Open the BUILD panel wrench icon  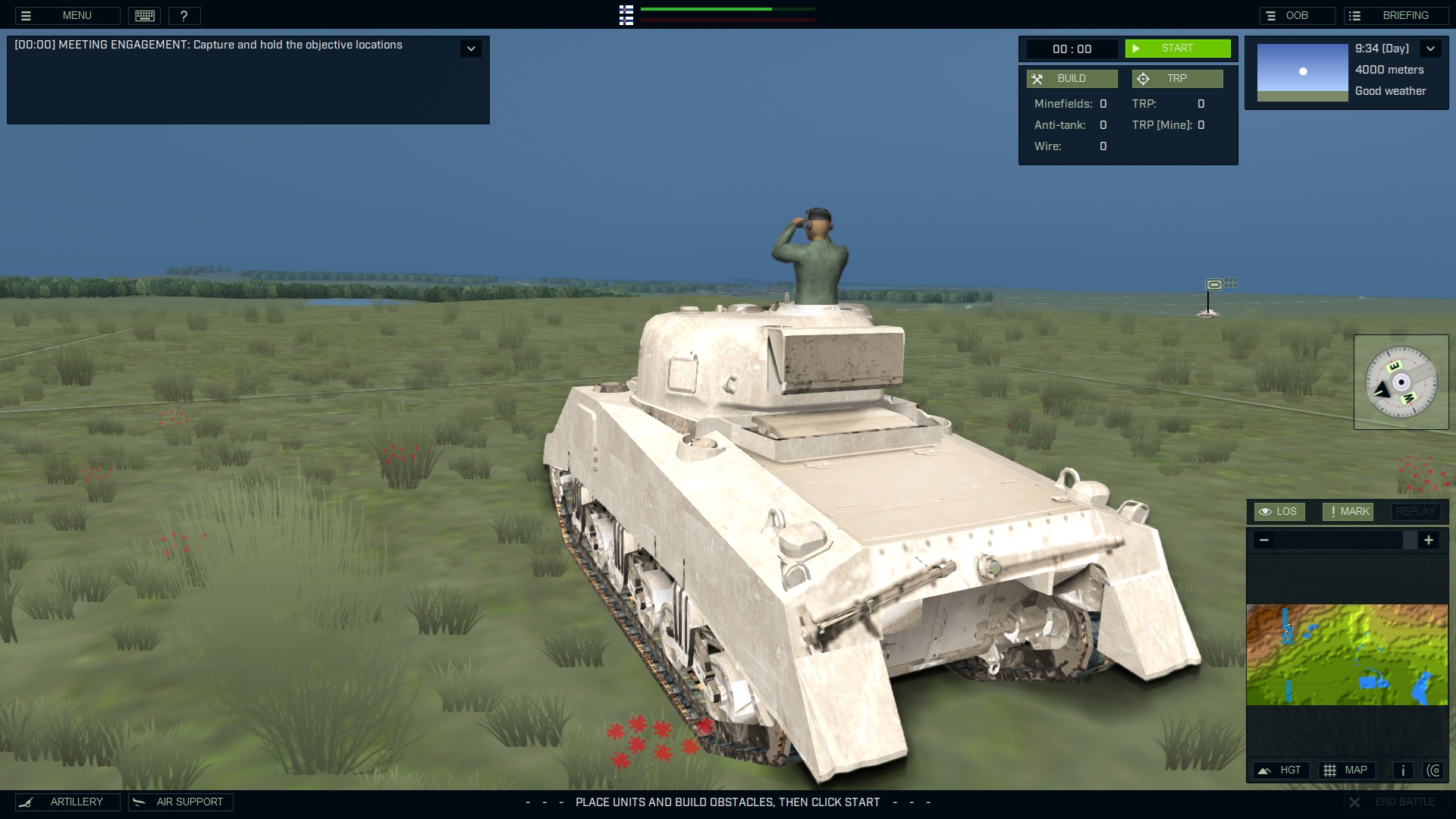click(1038, 78)
